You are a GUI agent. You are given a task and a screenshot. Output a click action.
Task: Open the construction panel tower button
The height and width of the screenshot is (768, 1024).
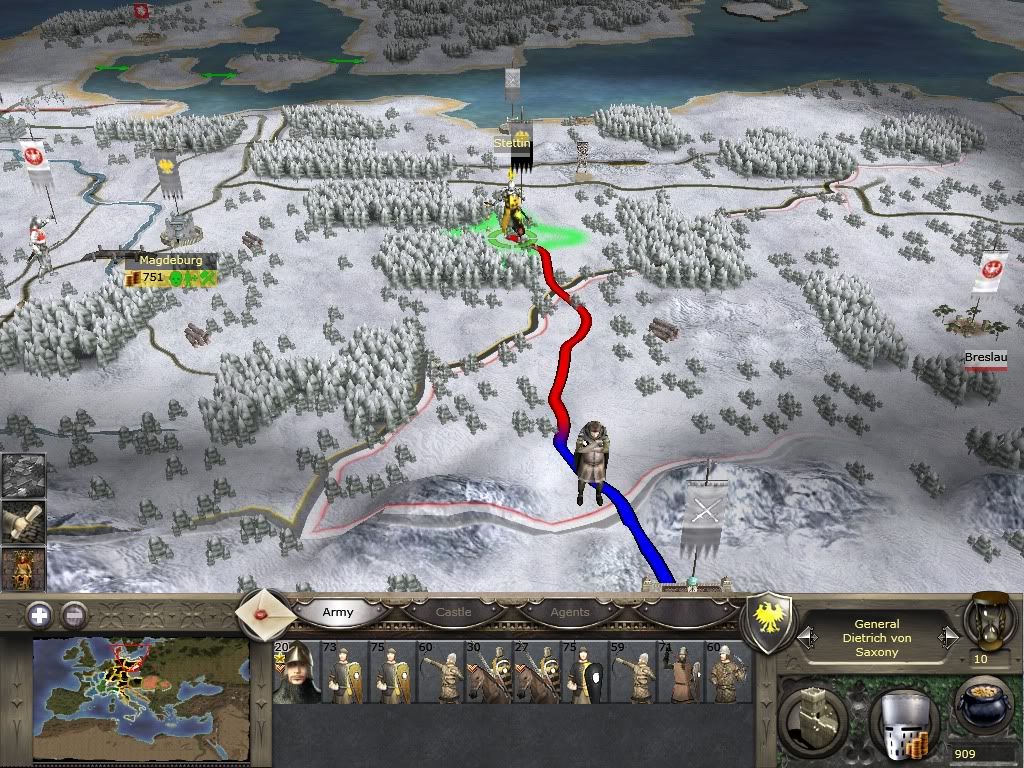point(812,717)
